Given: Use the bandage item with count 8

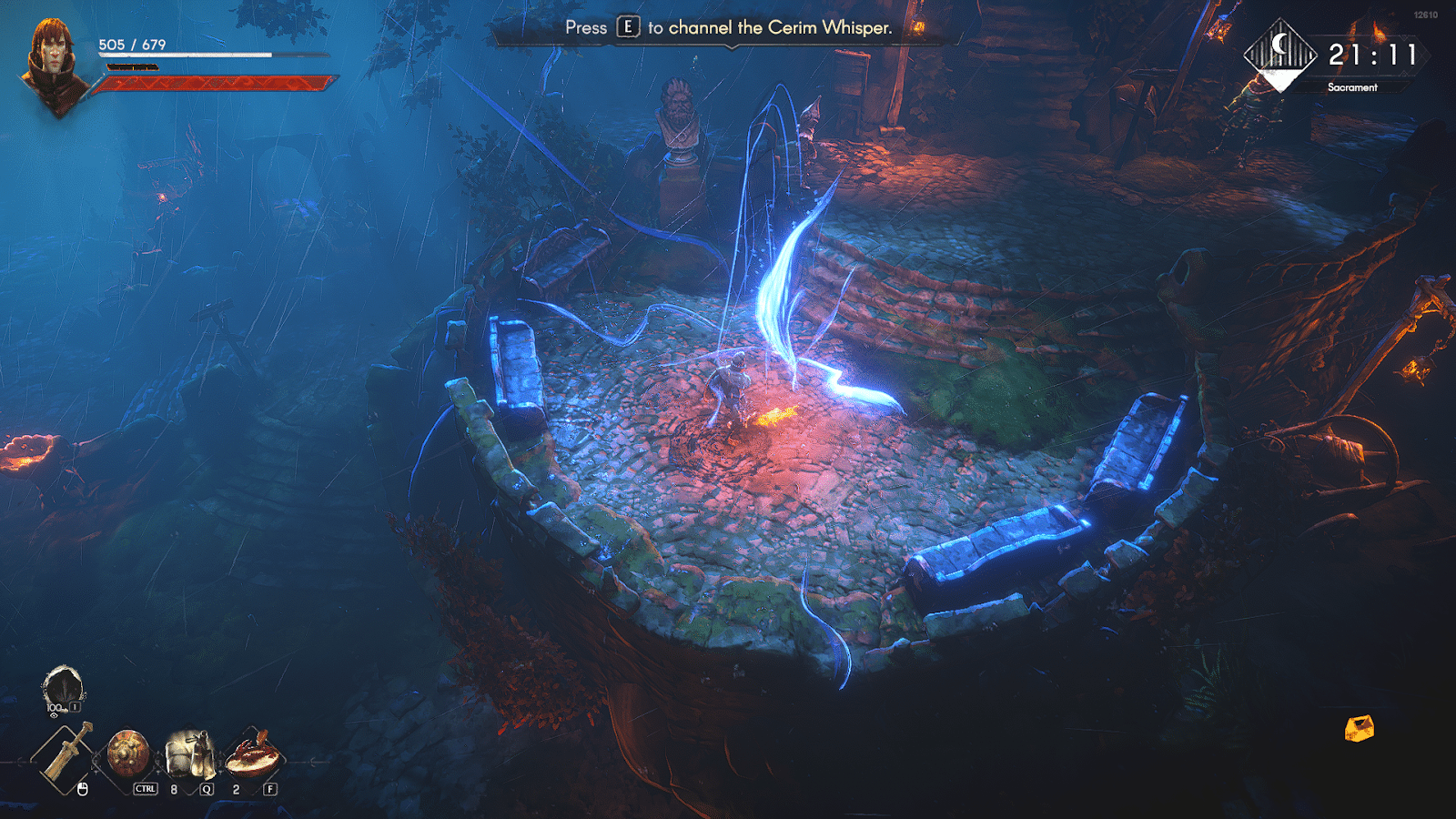Looking at the screenshot, I should pos(190,754).
